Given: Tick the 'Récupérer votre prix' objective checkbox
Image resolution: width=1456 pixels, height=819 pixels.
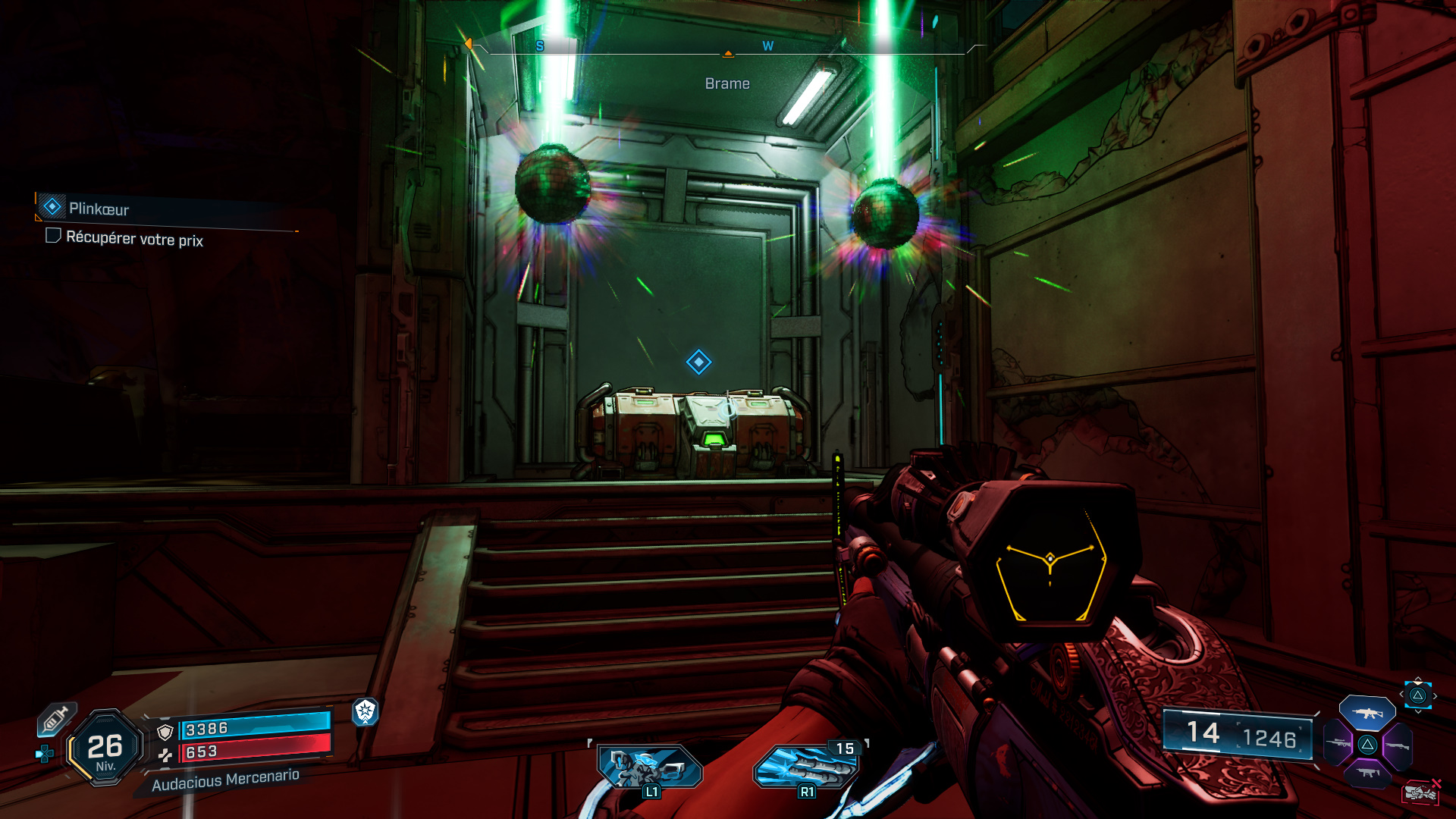Looking at the screenshot, I should 53,236.
